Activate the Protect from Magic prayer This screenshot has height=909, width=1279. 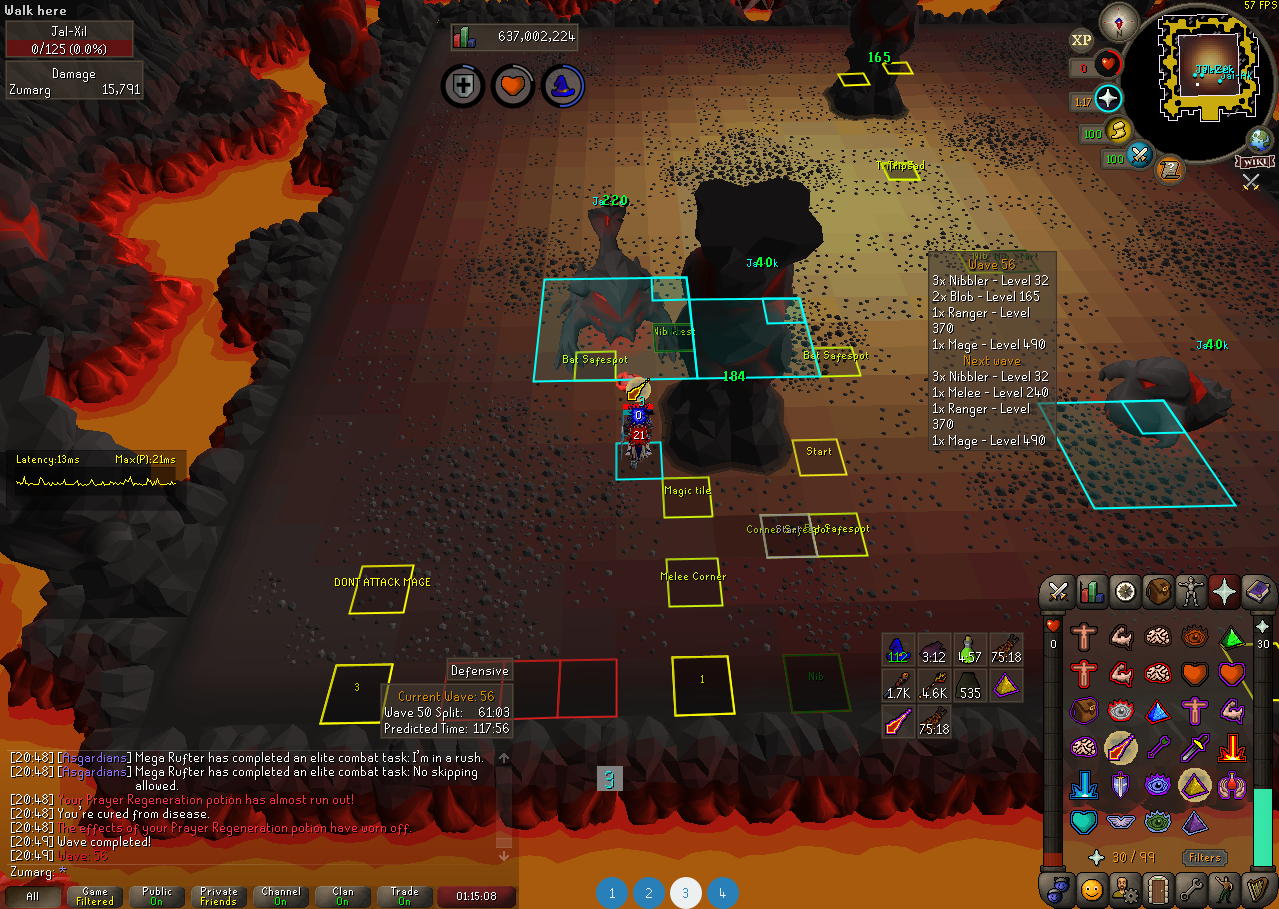[1120, 747]
